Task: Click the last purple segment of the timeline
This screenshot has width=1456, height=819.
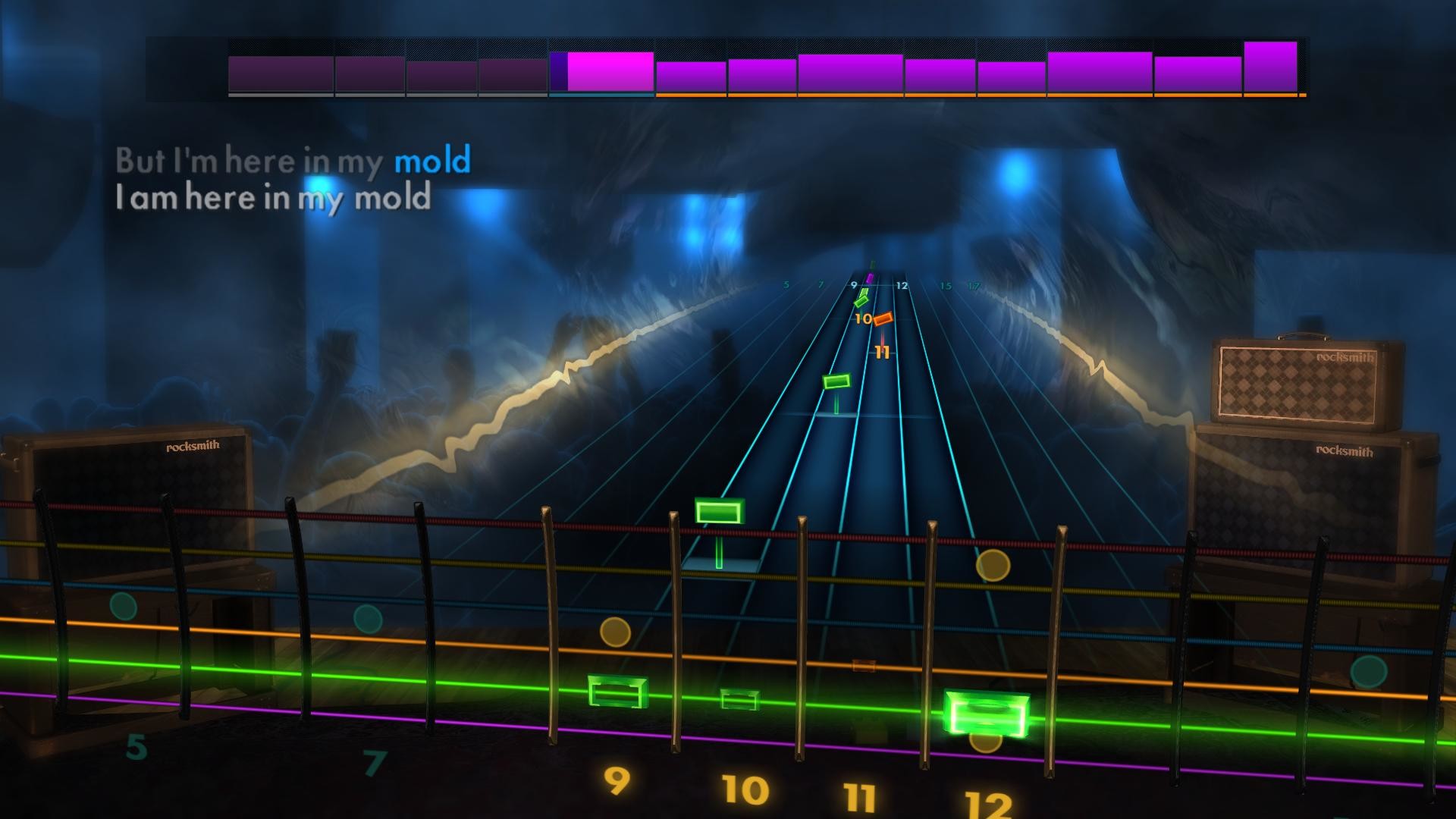Action: coord(1272,68)
